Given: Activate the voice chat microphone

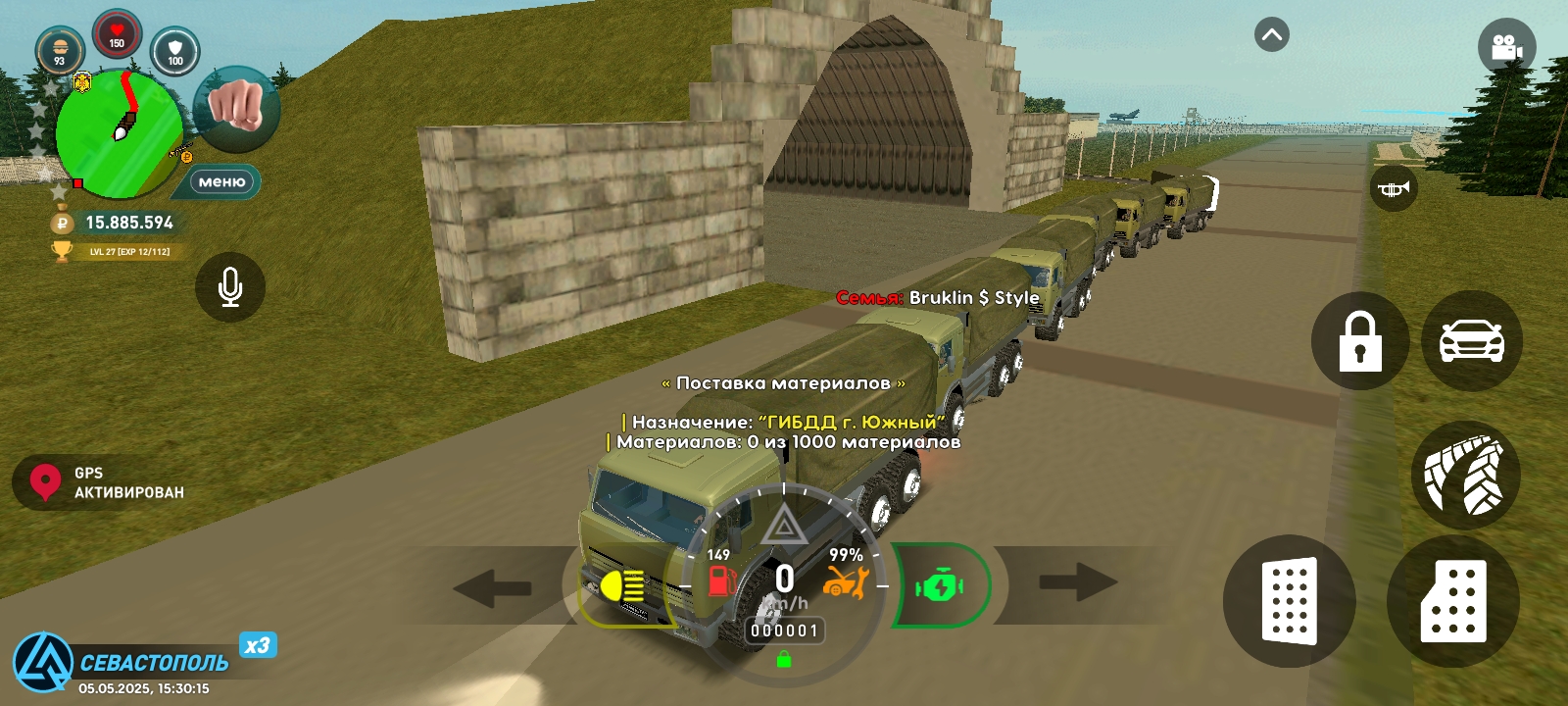Looking at the screenshot, I should point(230,286).
